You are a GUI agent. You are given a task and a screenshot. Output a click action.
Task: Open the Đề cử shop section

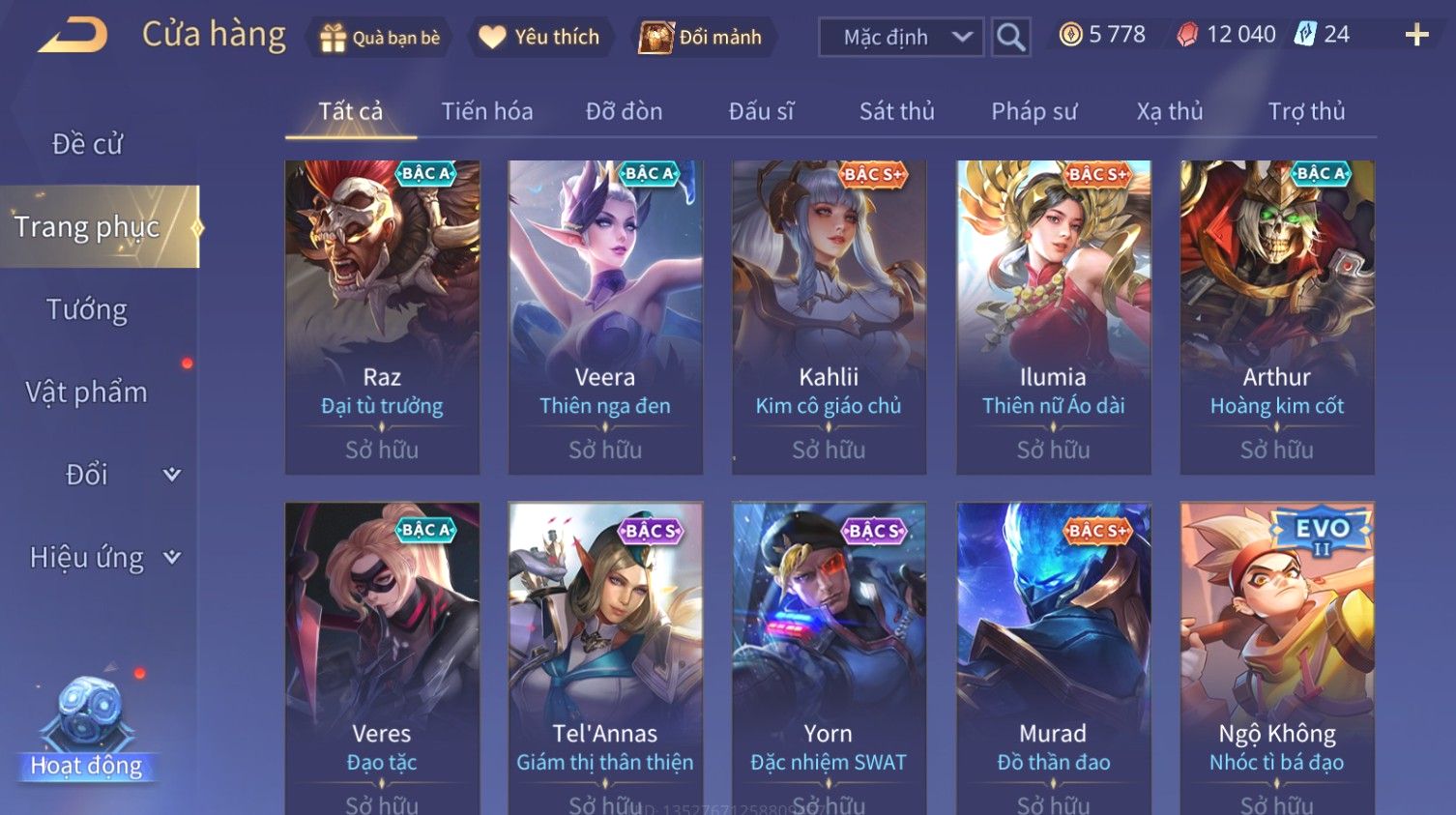point(87,144)
